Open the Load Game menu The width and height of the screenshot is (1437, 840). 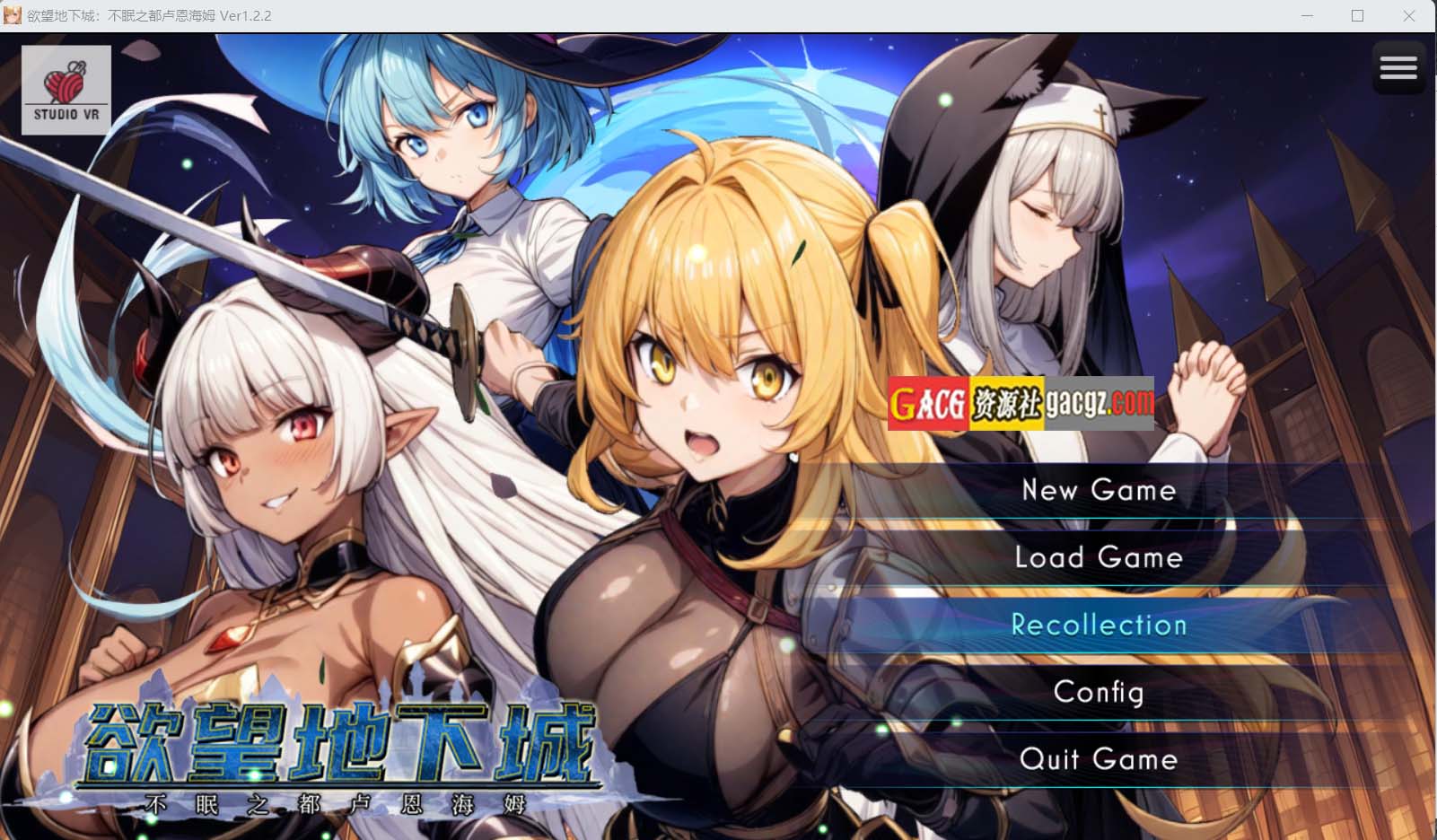coord(1099,557)
